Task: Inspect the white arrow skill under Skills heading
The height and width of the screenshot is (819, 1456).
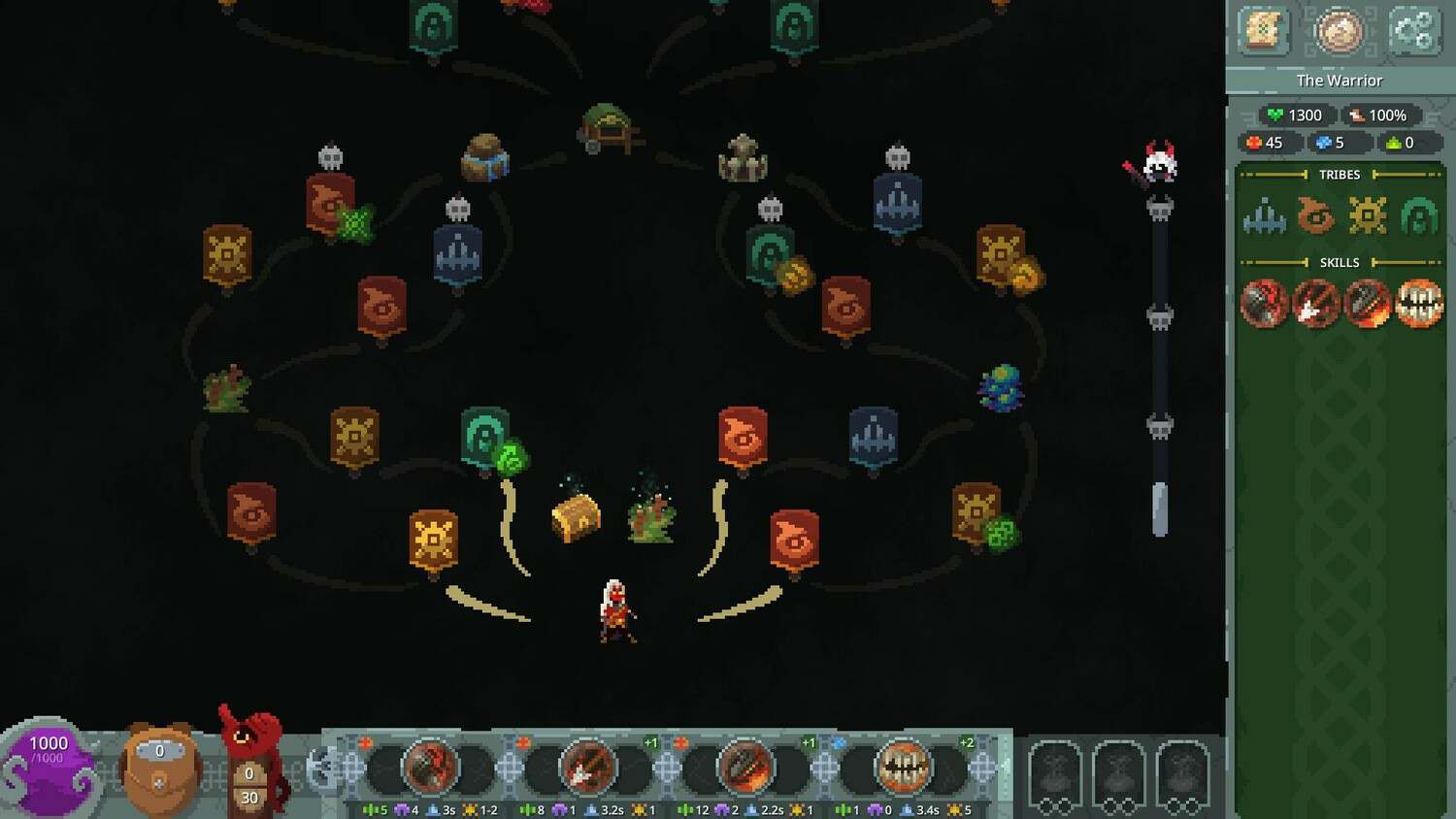Action: point(1315,304)
